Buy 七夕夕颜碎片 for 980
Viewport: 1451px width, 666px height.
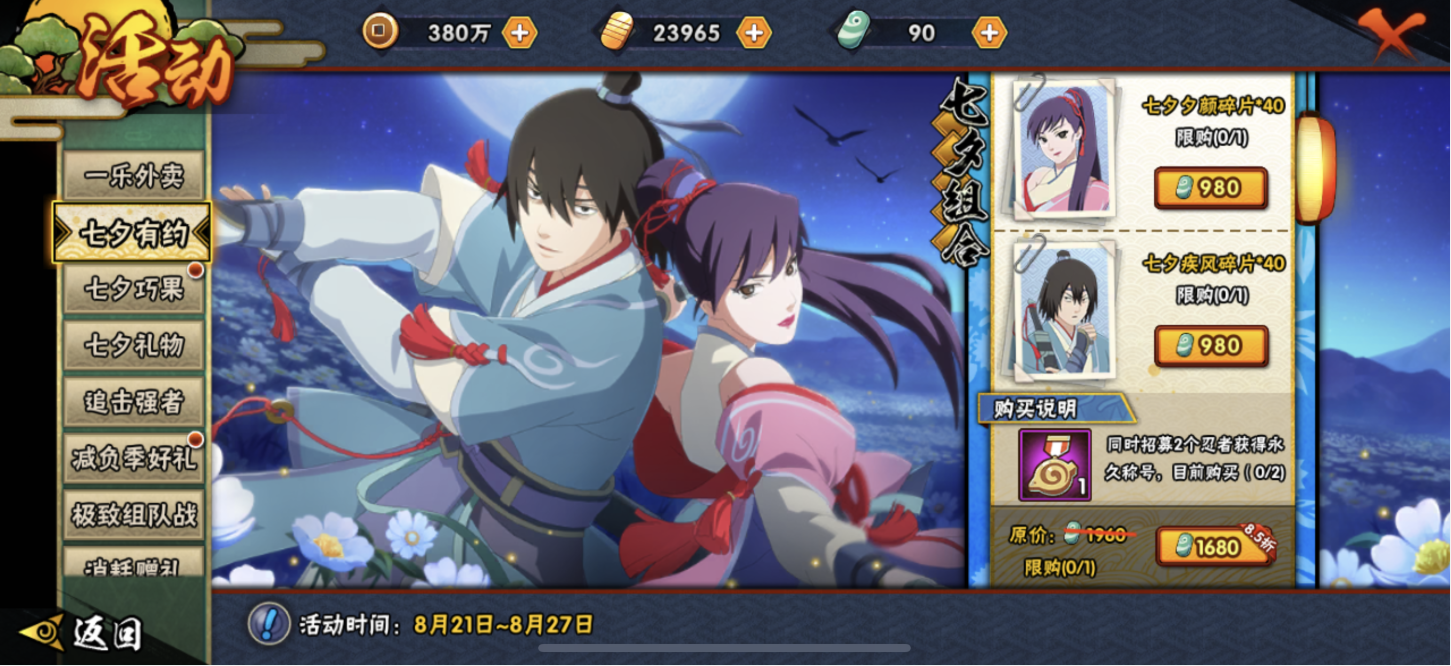[1210, 188]
